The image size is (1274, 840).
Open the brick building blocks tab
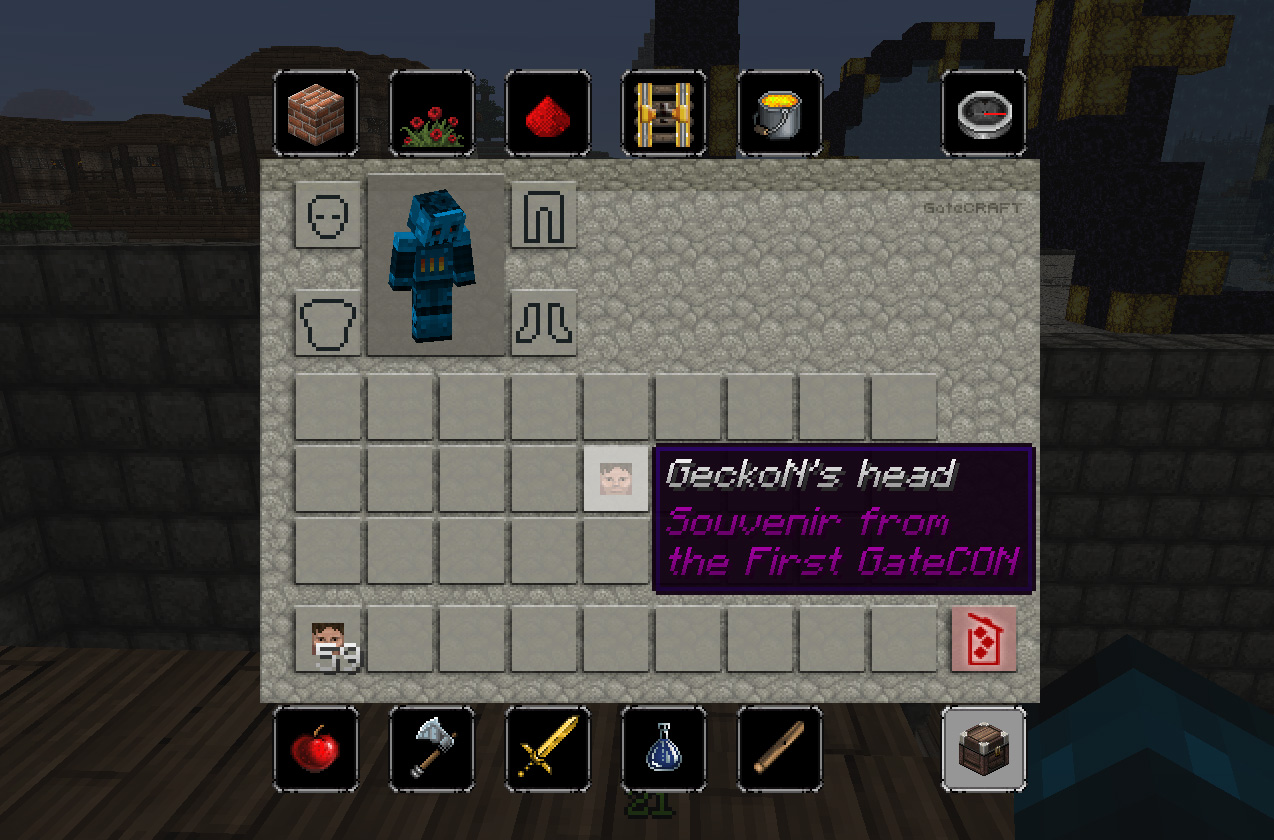[x=315, y=113]
